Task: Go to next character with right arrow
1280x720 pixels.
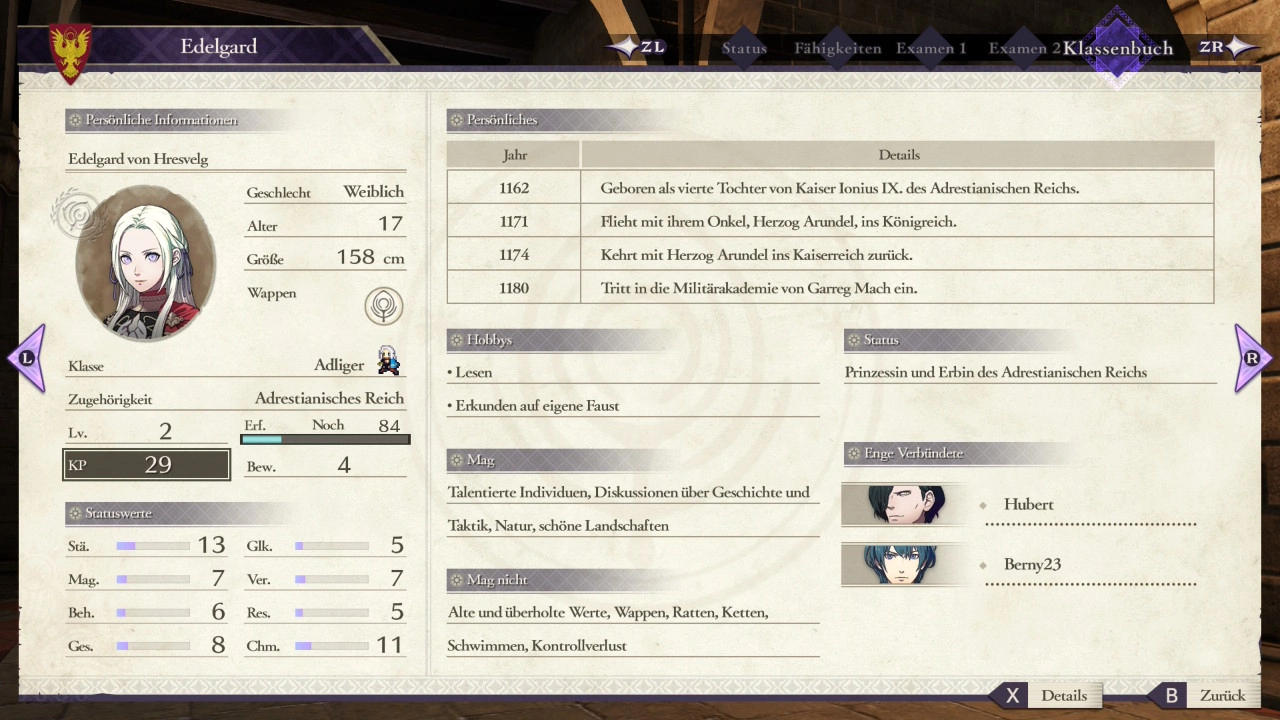Action: click(x=1252, y=358)
